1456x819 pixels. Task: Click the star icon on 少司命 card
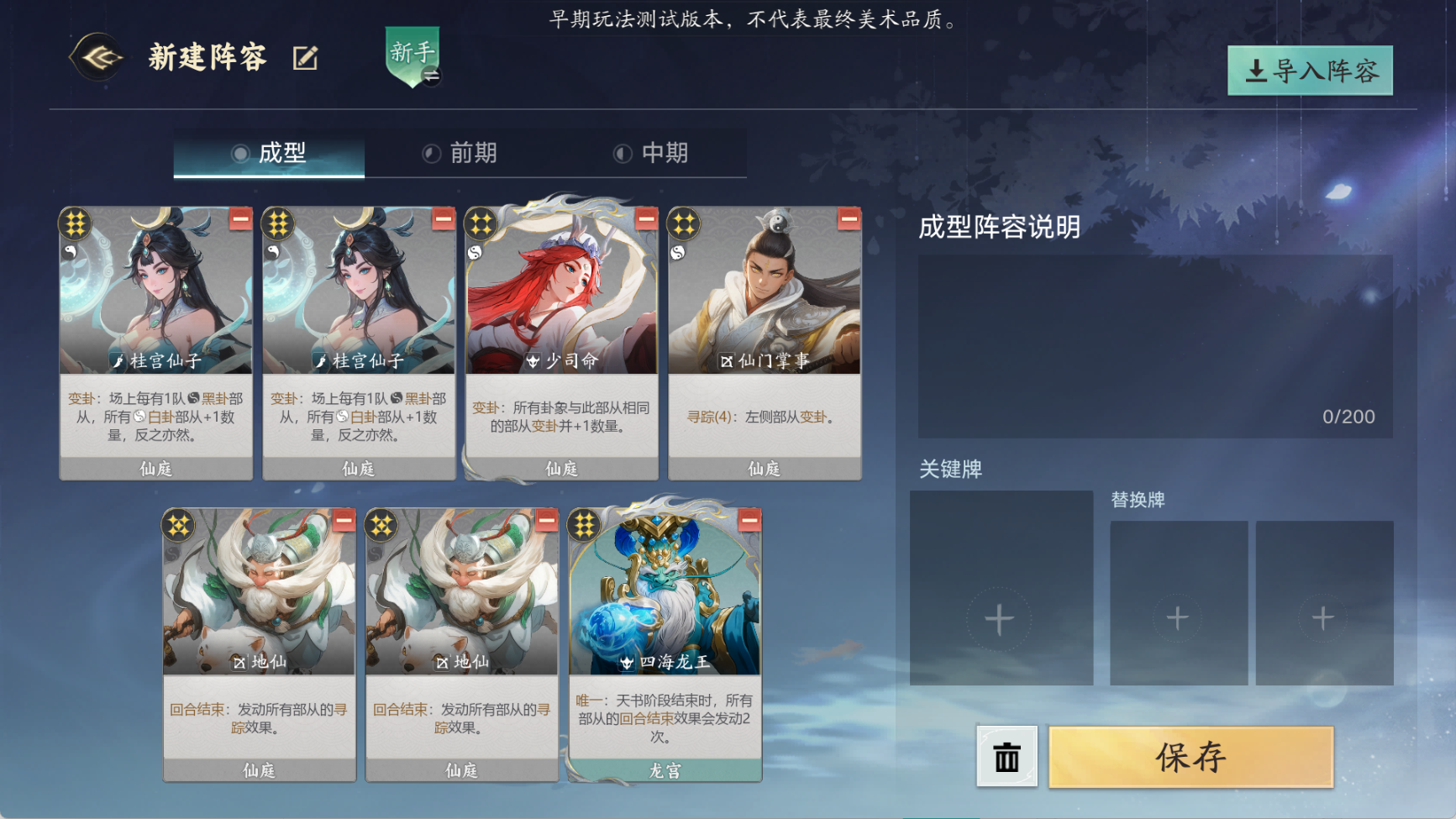pos(482,223)
